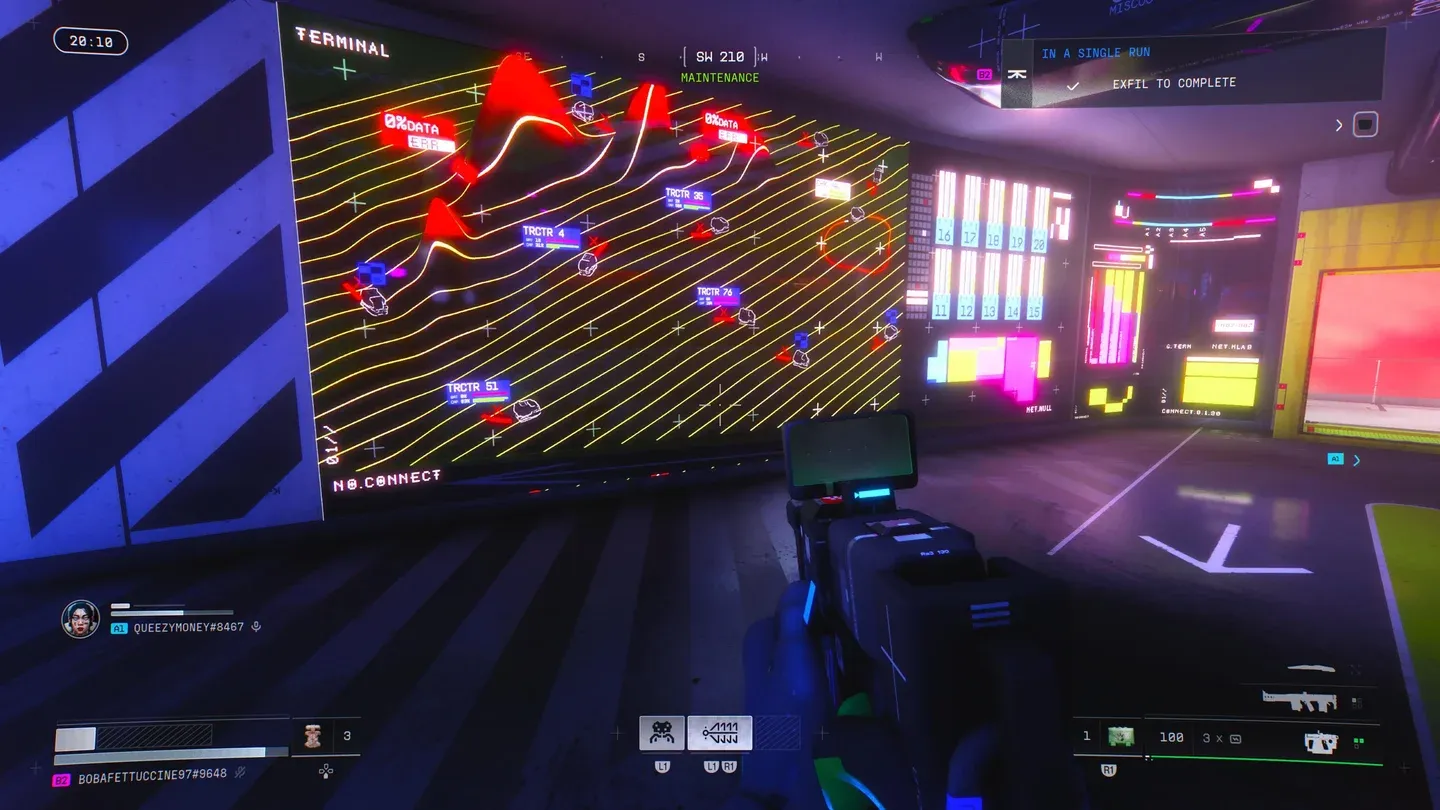
Task: Click the faction emblem on the objective panel
Action: point(1018,74)
